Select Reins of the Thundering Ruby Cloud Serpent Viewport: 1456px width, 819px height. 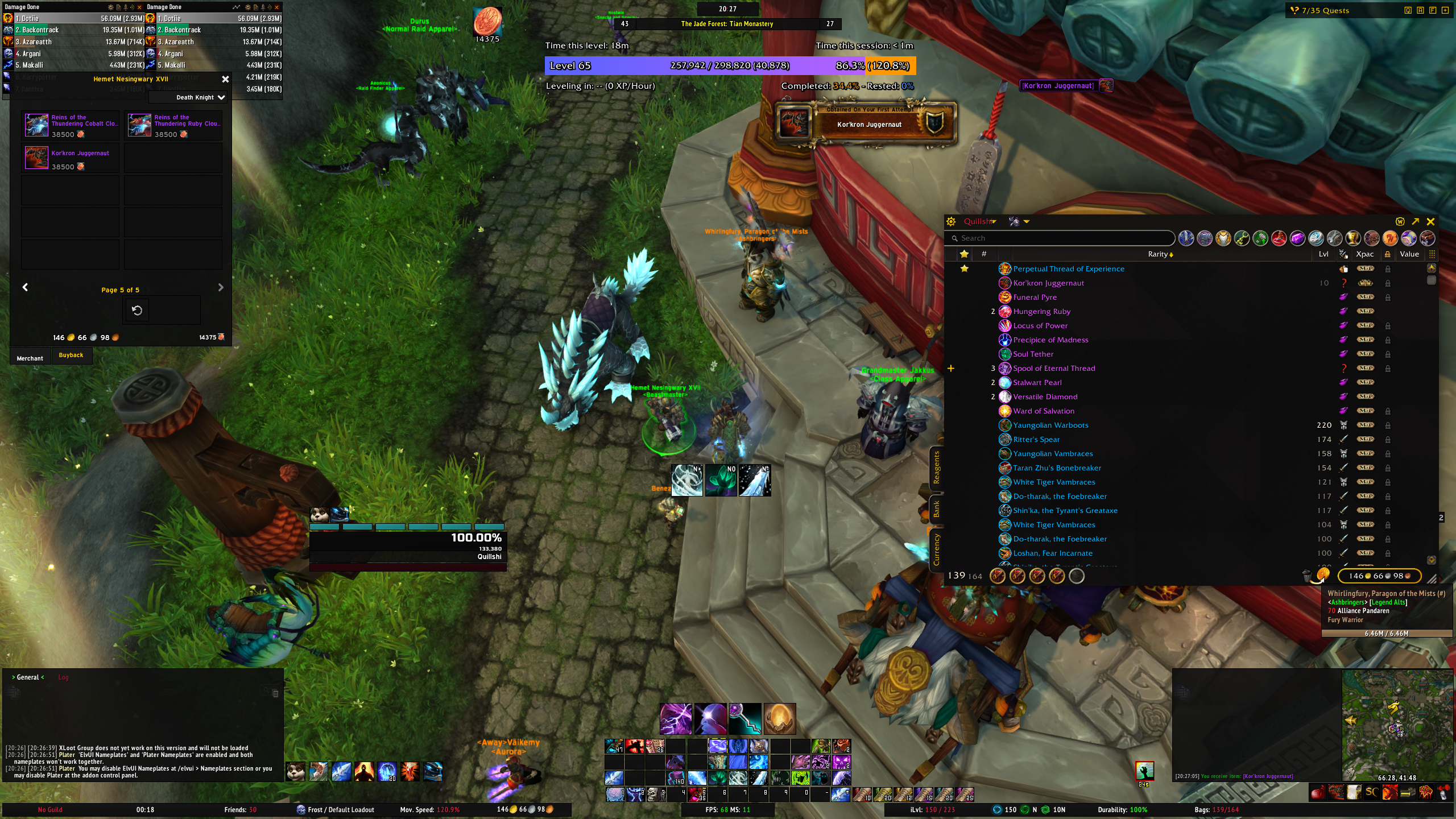click(x=139, y=125)
